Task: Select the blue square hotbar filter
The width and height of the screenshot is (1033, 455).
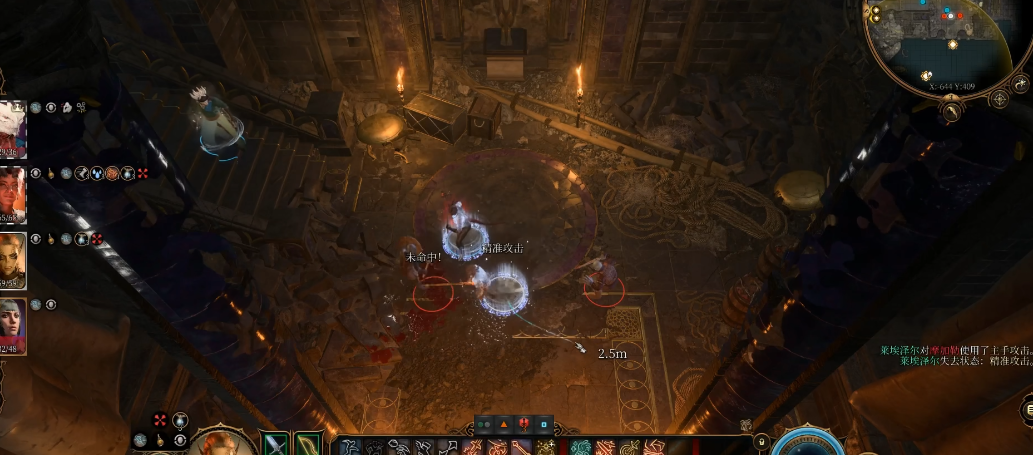Action: (x=544, y=424)
